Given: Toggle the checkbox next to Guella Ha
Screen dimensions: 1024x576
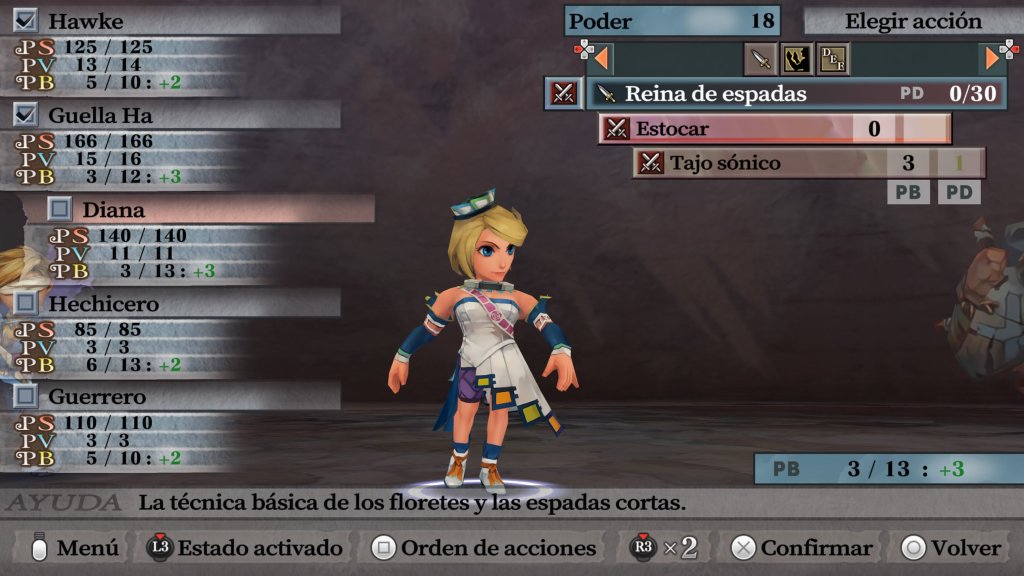Looking at the screenshot, I should [26, 115].
